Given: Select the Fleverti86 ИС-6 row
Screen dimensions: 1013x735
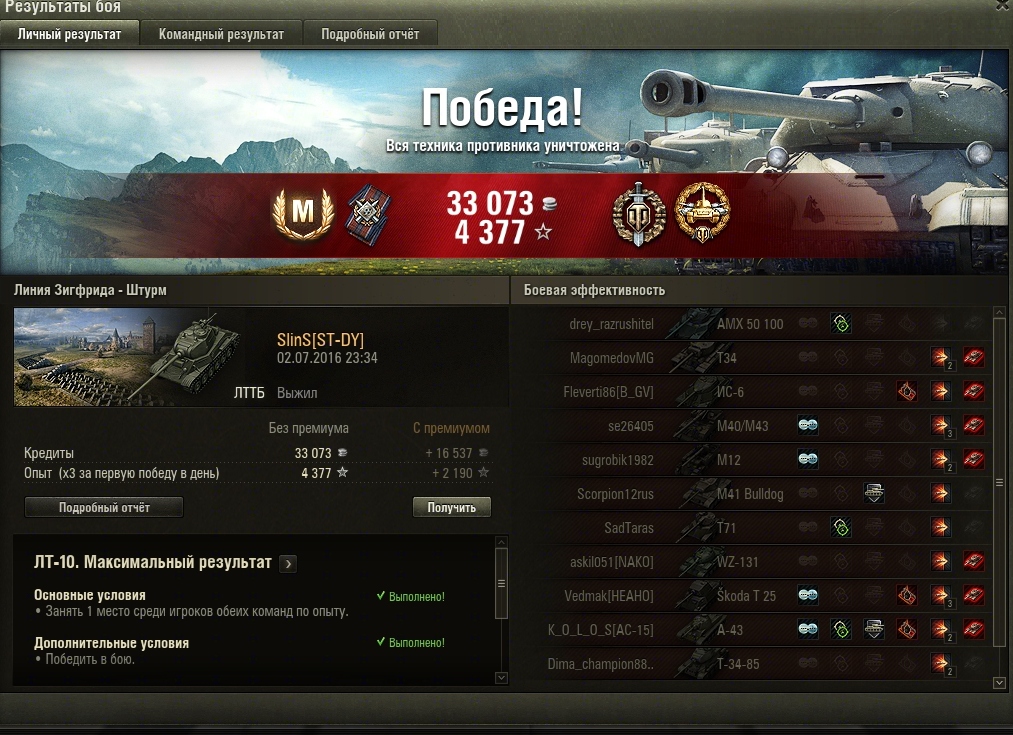Looking at the screenshot, I should point(750,392).
